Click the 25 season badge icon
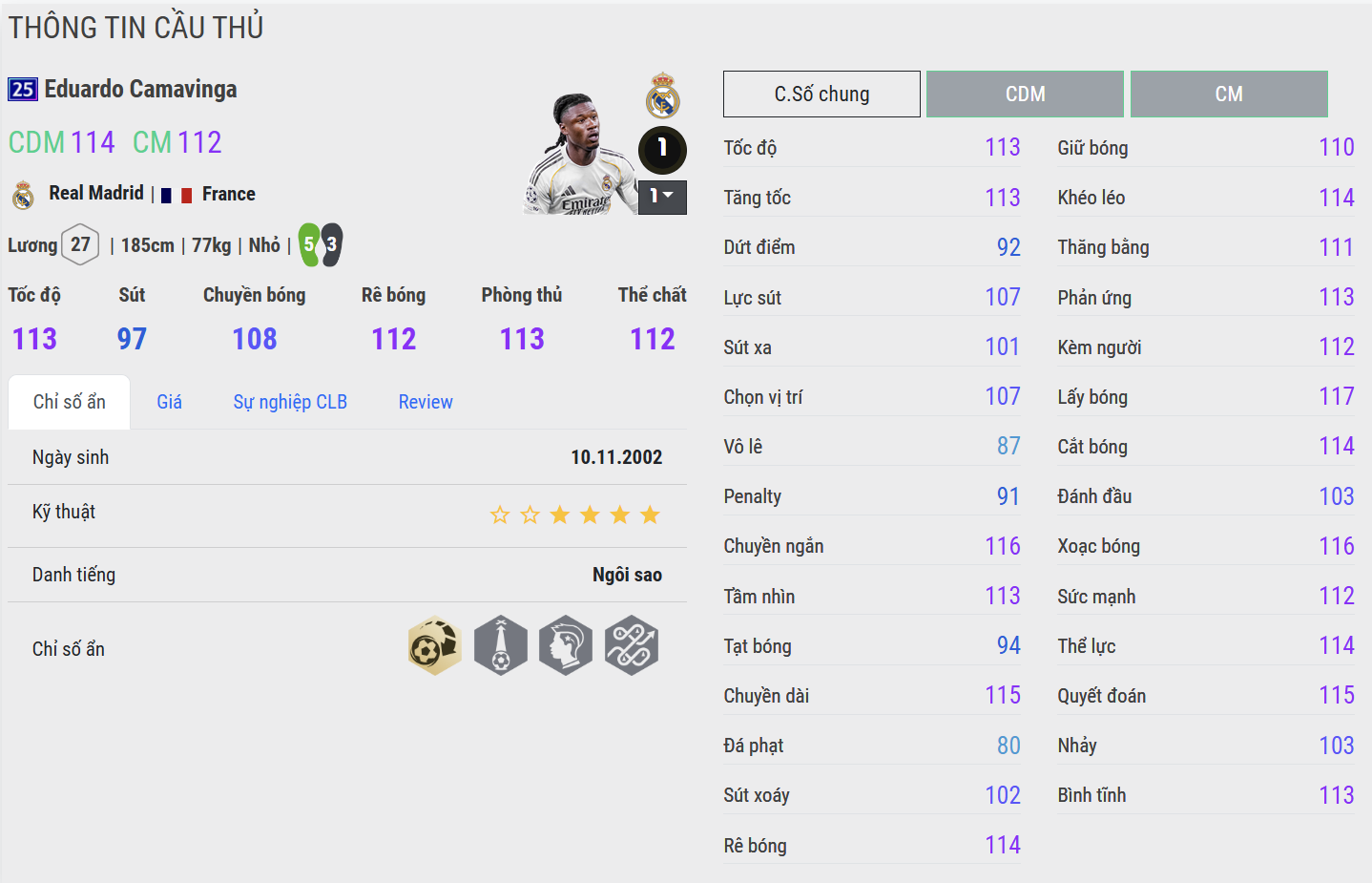Viewport: 1372px width, 883px height. (x=23, y=90)
